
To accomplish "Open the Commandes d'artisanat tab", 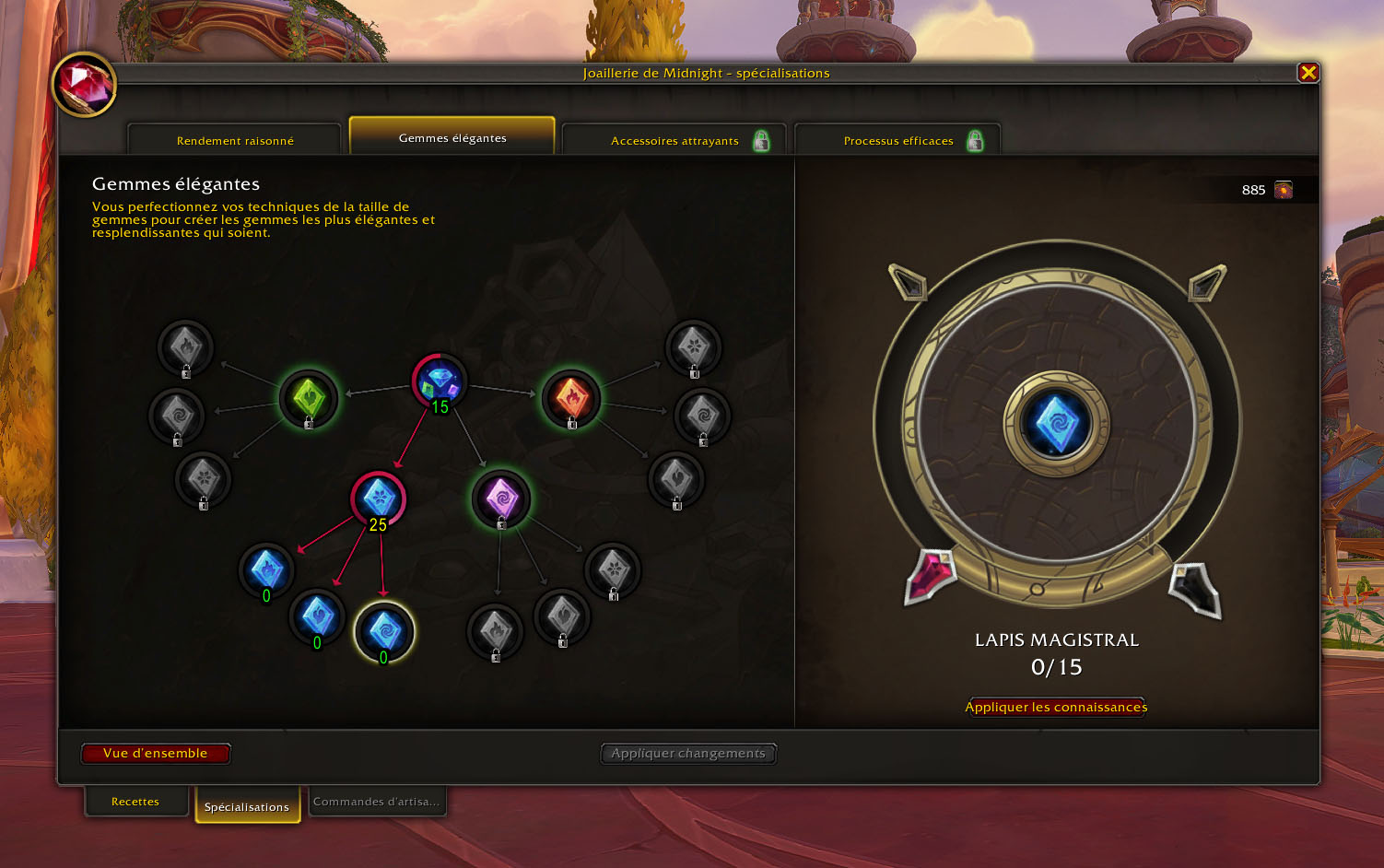I will (x=376, y=802).
